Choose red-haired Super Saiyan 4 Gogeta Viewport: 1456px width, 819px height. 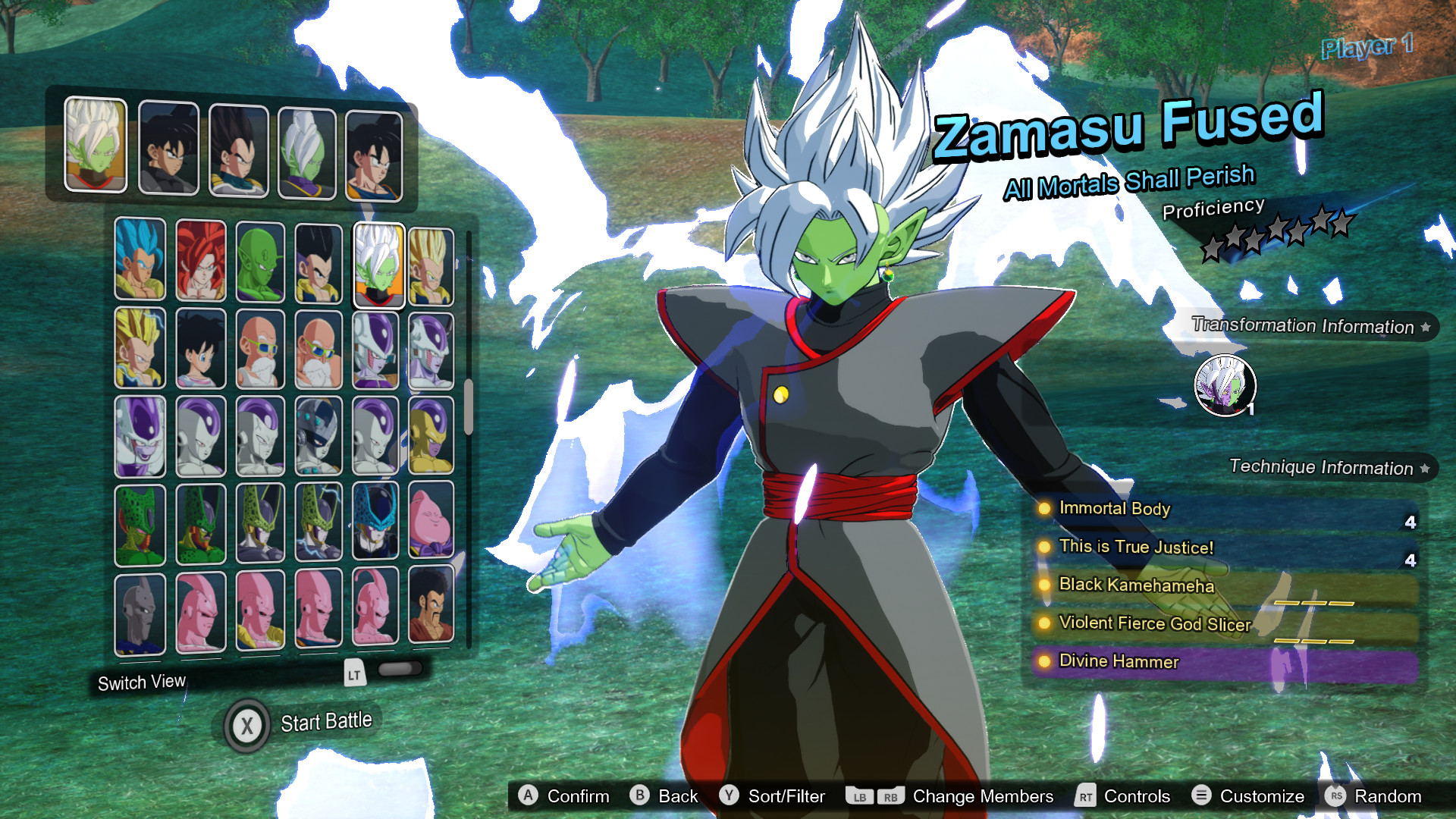tap(201, 260)
